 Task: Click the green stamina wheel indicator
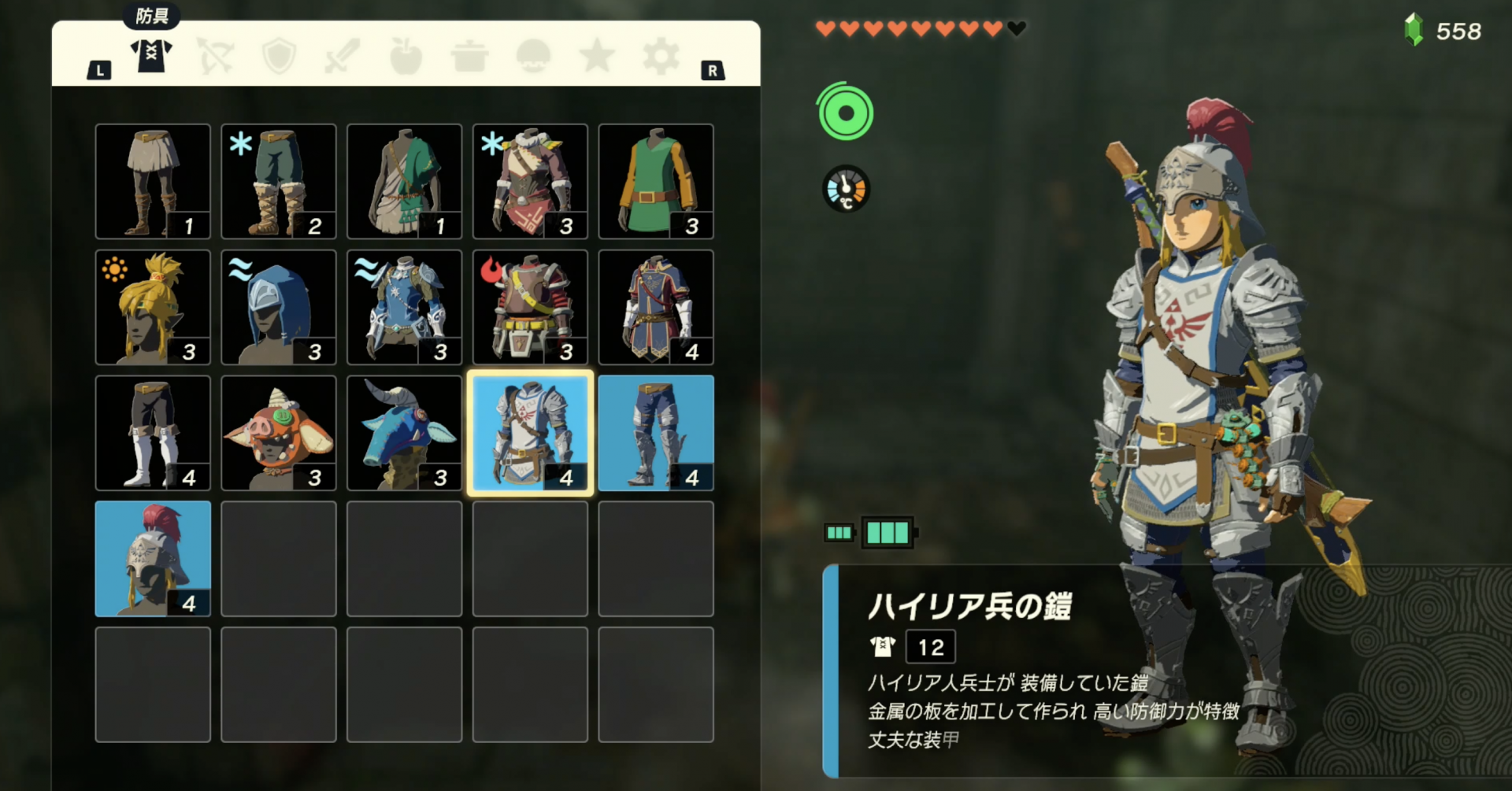(x=845, y=112)
